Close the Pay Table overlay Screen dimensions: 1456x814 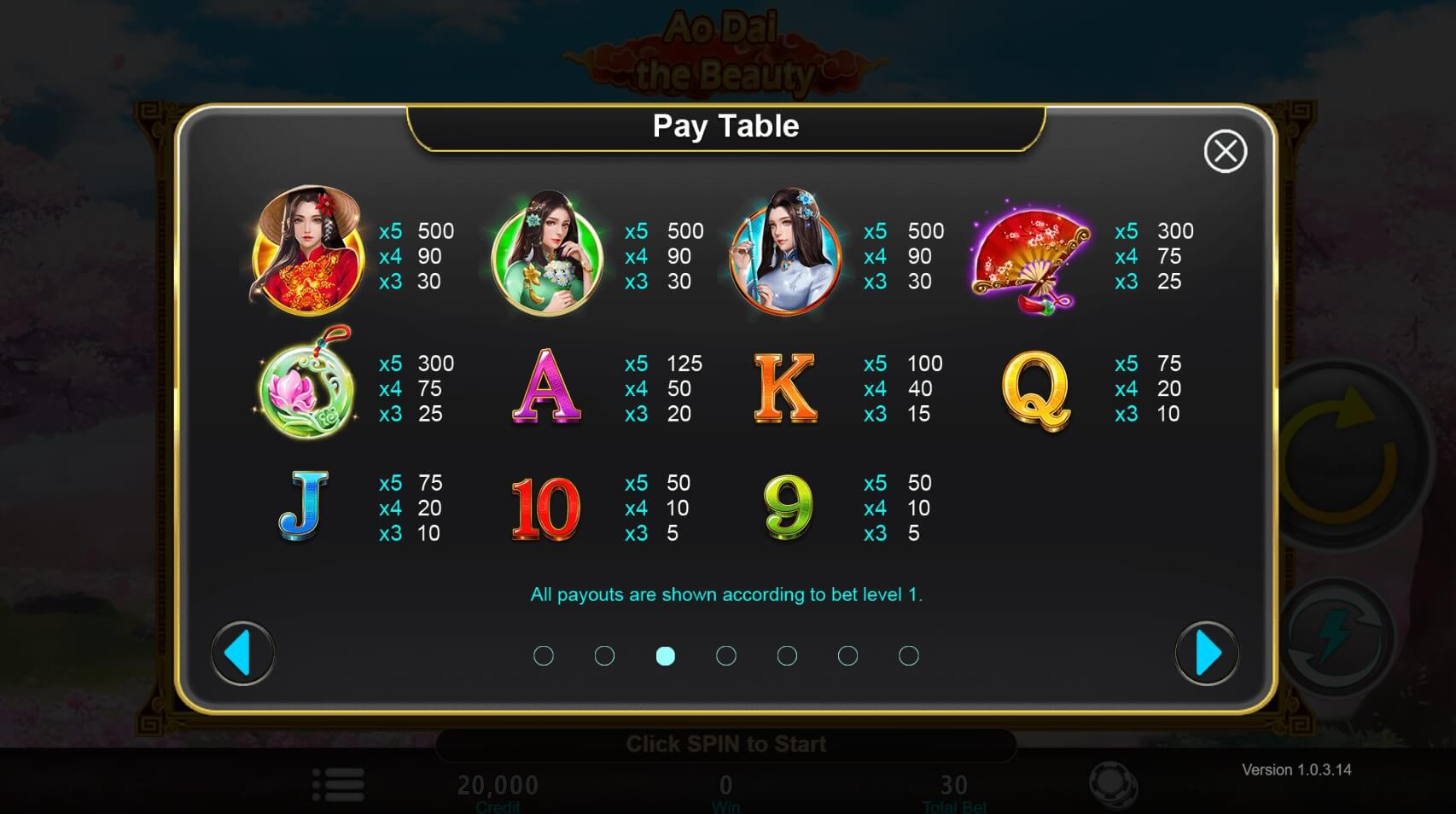1226,149
